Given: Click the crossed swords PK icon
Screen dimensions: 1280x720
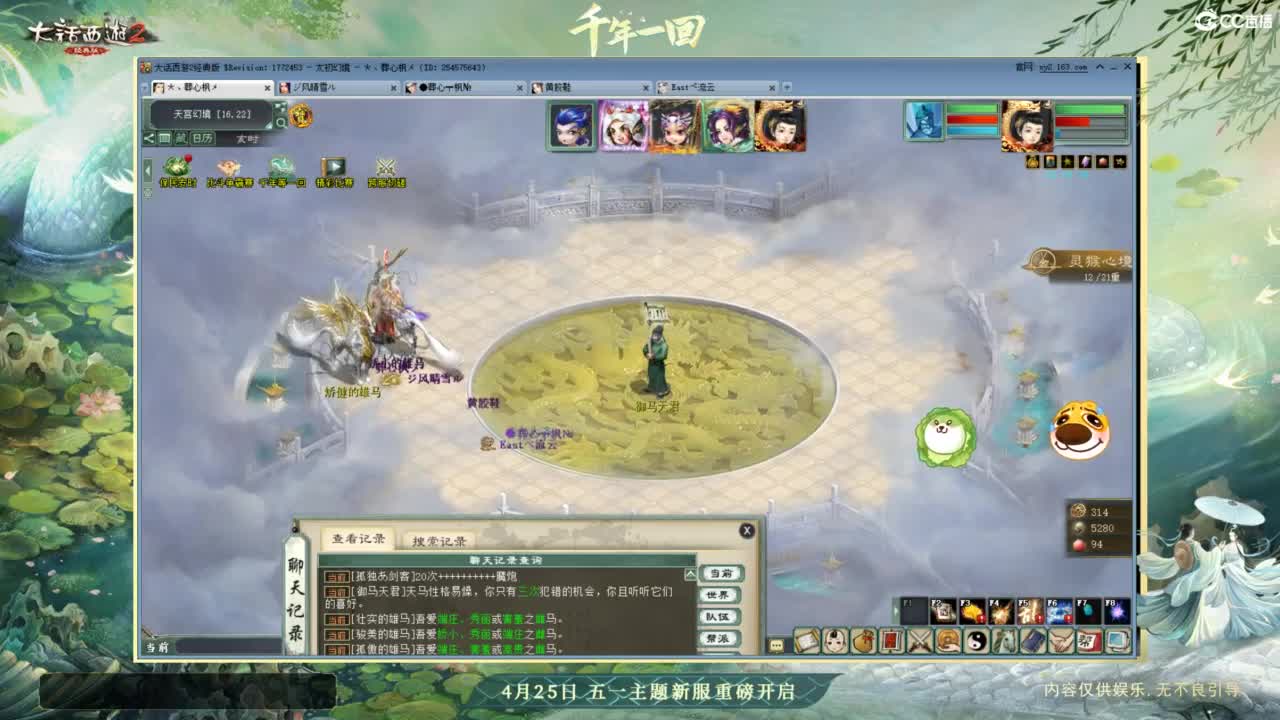Looking at the screenshot, I should tap(920, 641).
